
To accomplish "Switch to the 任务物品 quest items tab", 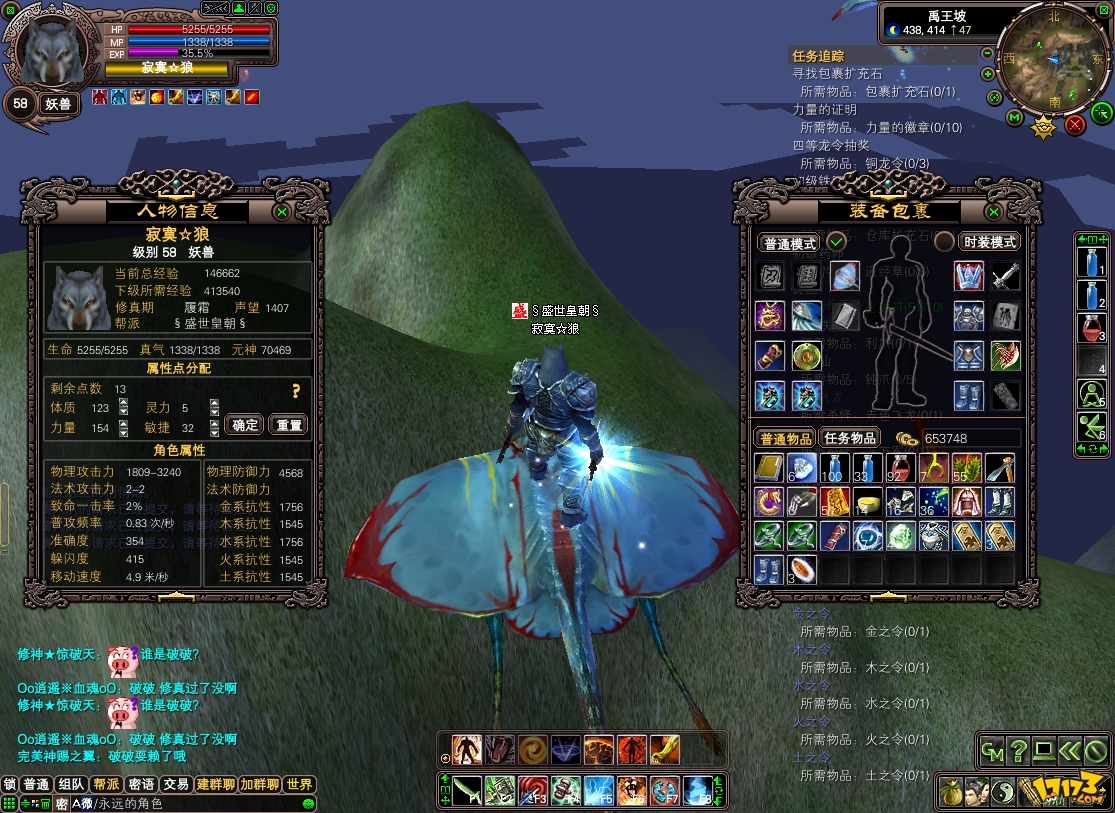I will point(850,438).
